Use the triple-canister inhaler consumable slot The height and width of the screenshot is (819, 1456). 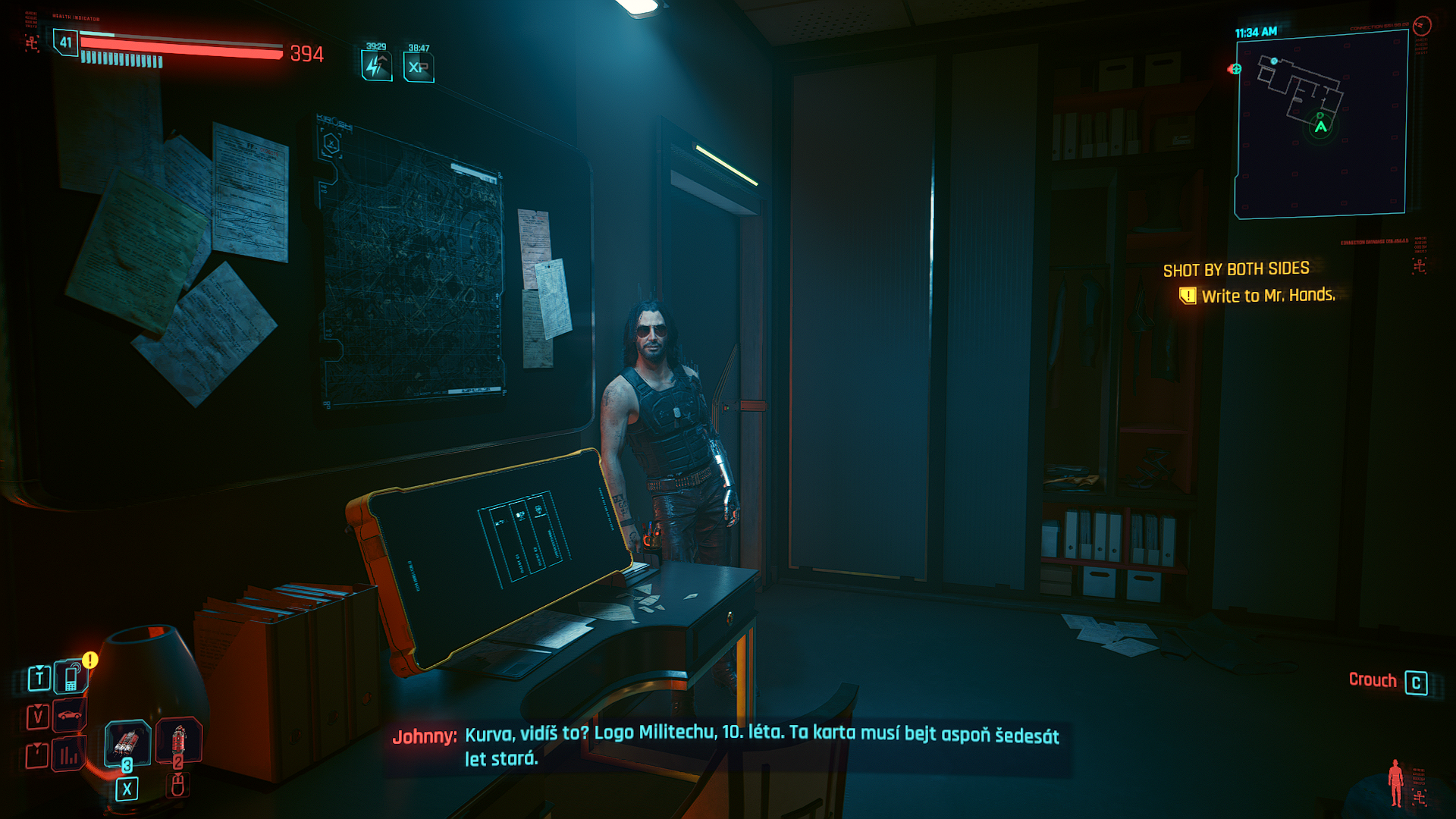pos(127,742)
